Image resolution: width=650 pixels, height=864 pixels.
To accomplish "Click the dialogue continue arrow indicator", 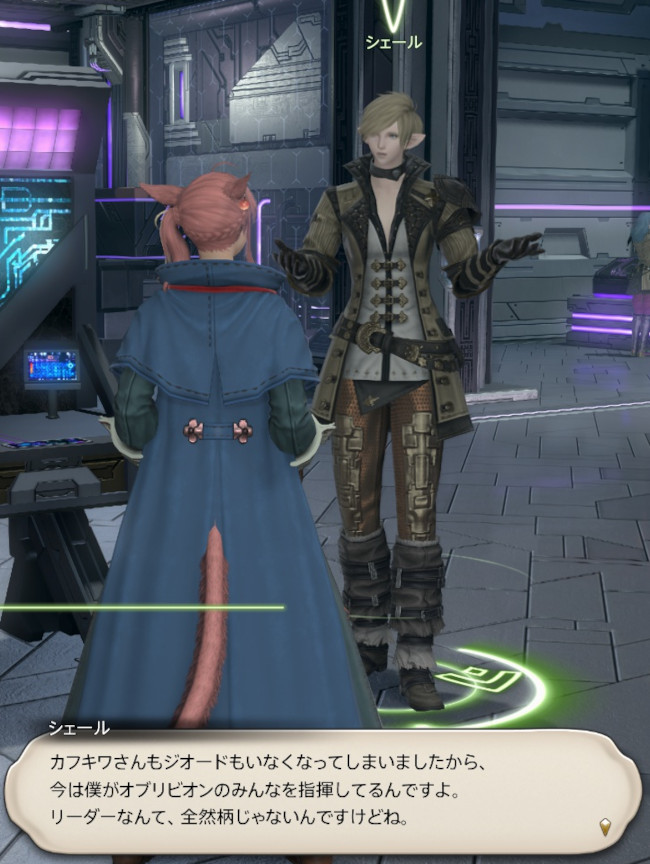I will [x=605, y=826].
